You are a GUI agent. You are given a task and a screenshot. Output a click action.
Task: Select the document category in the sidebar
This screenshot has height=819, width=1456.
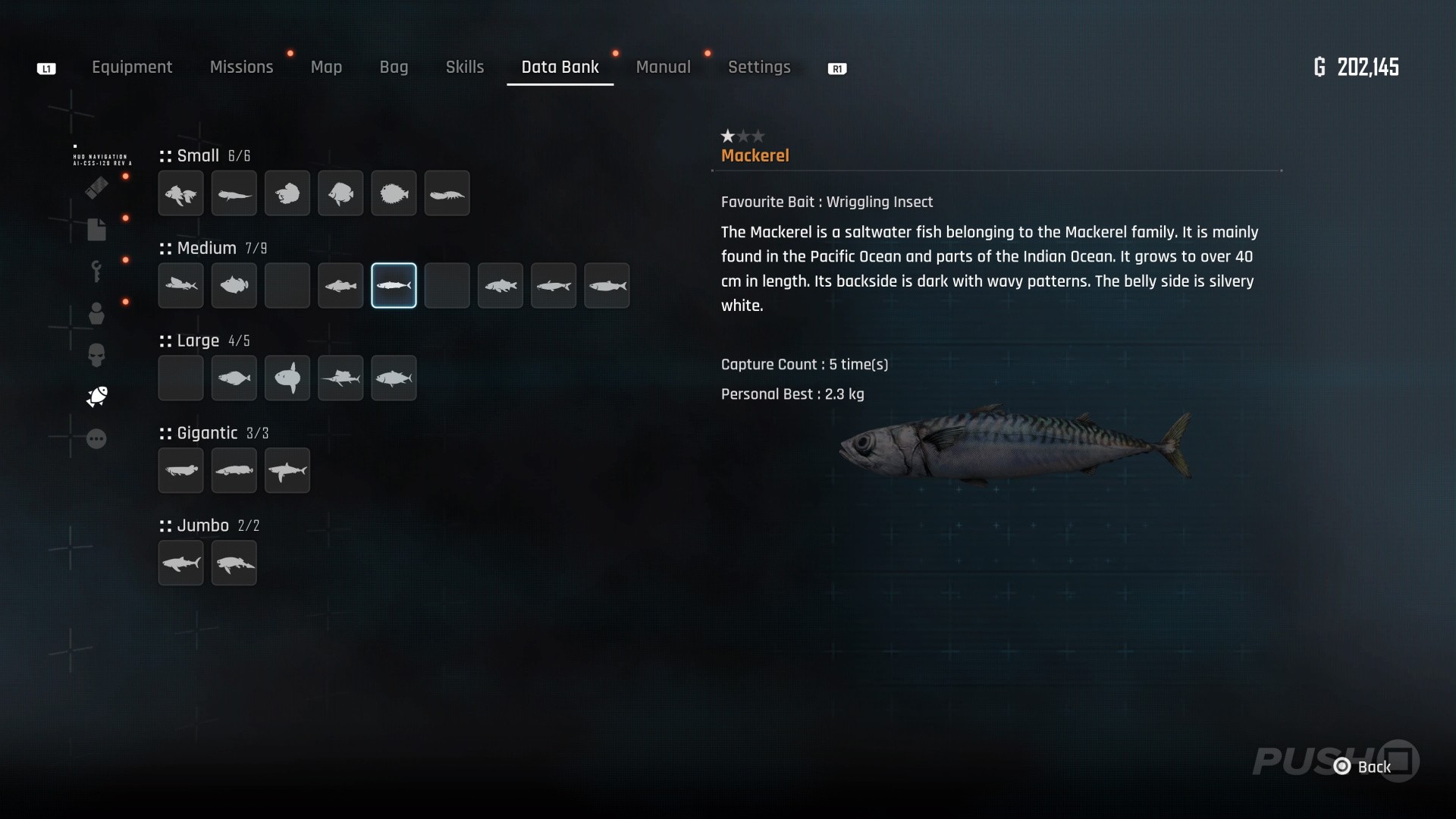(96, 229)
